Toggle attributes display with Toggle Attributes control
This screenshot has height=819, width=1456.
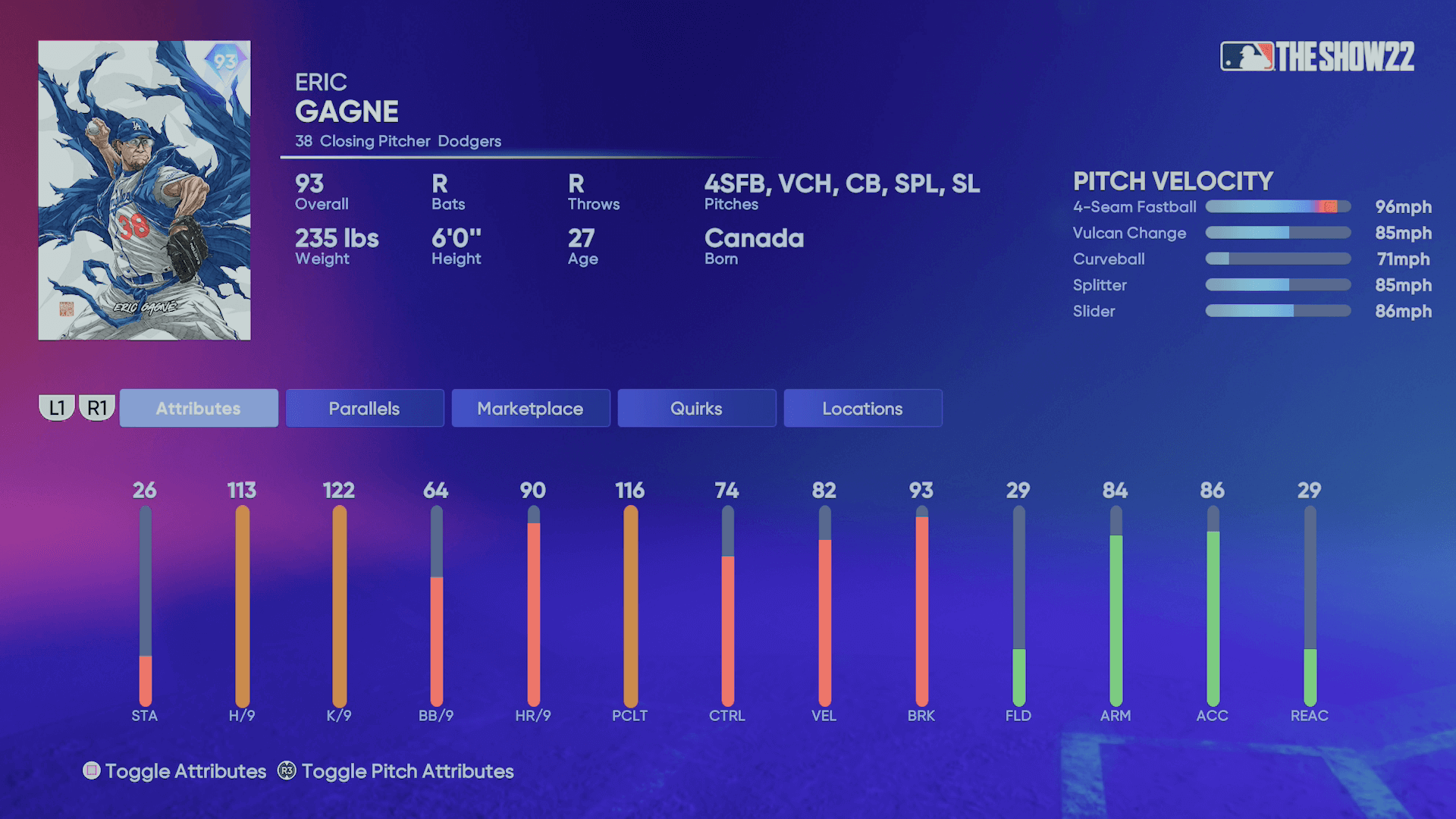pos(174,771)
